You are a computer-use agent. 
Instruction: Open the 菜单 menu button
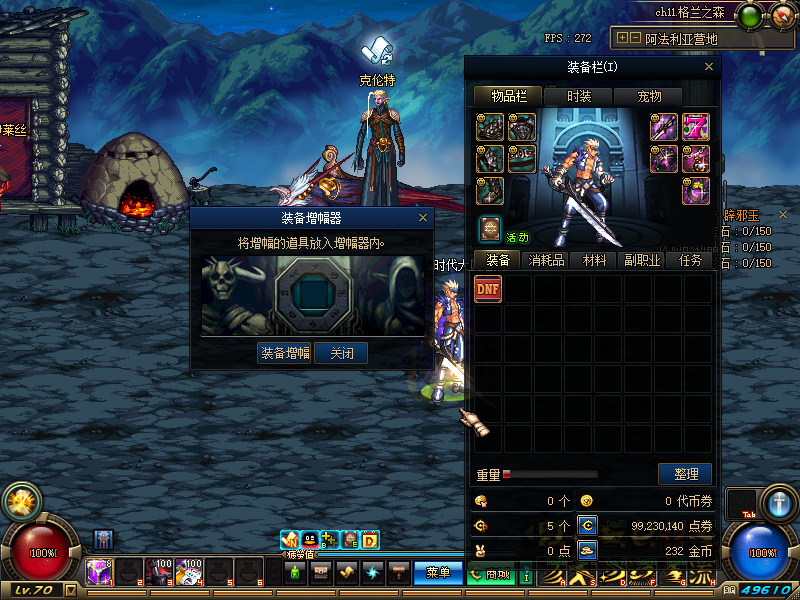[438, 573]
